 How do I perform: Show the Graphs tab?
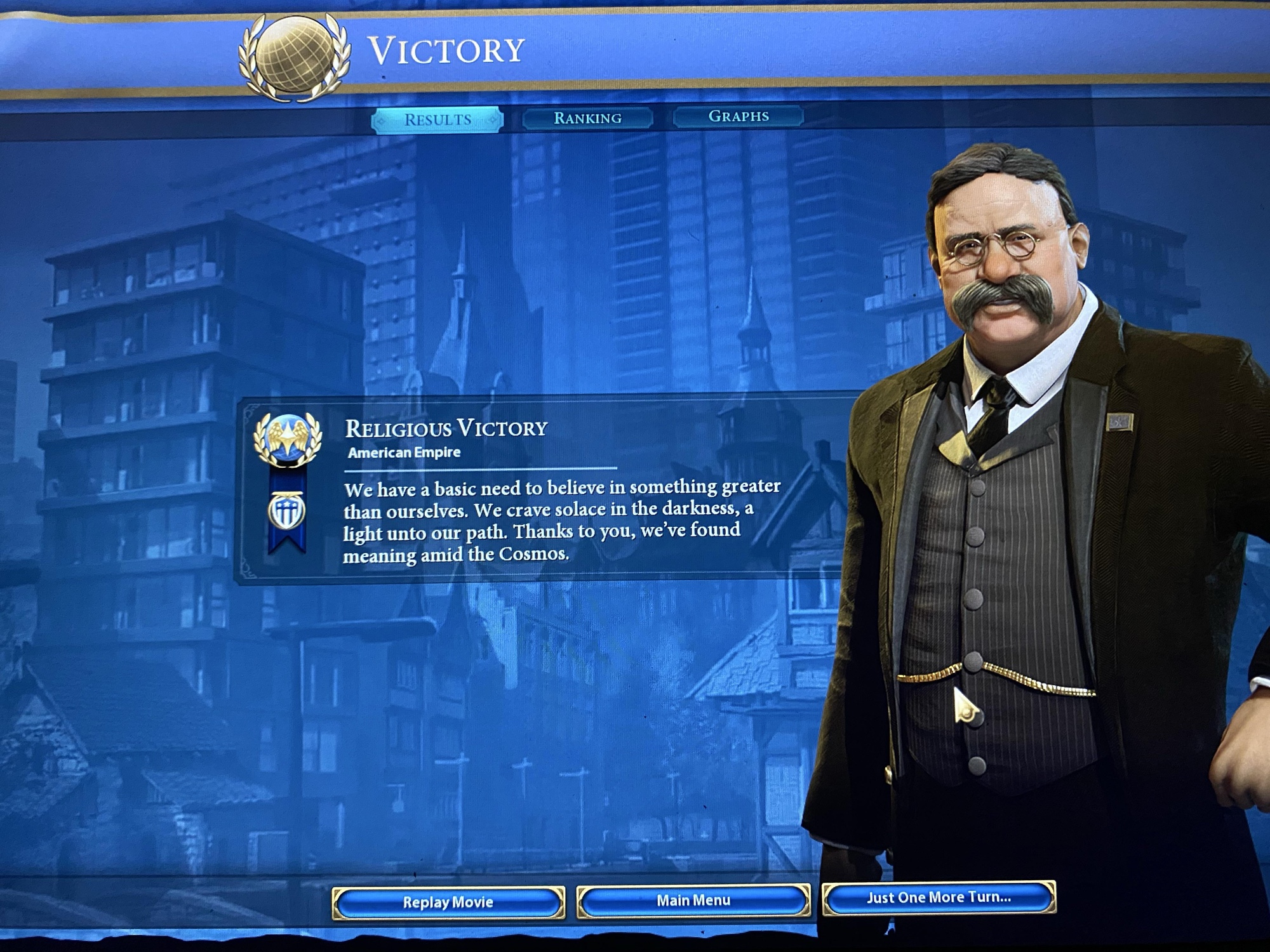(739, 117)
